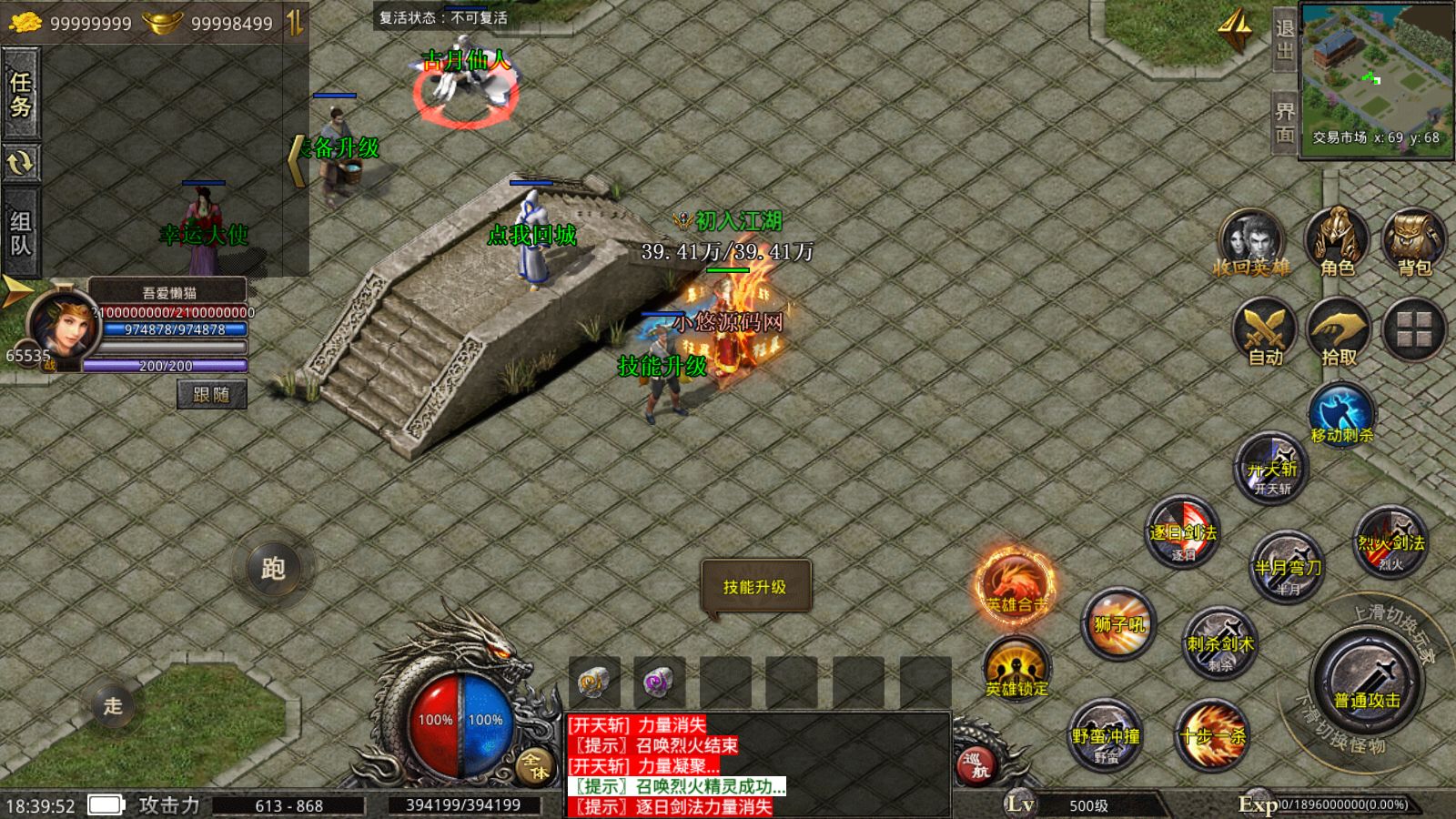The image size is (1456, 819).
Task: Activate 英雄合击 combo skill
Action: tap(1016, 583)
